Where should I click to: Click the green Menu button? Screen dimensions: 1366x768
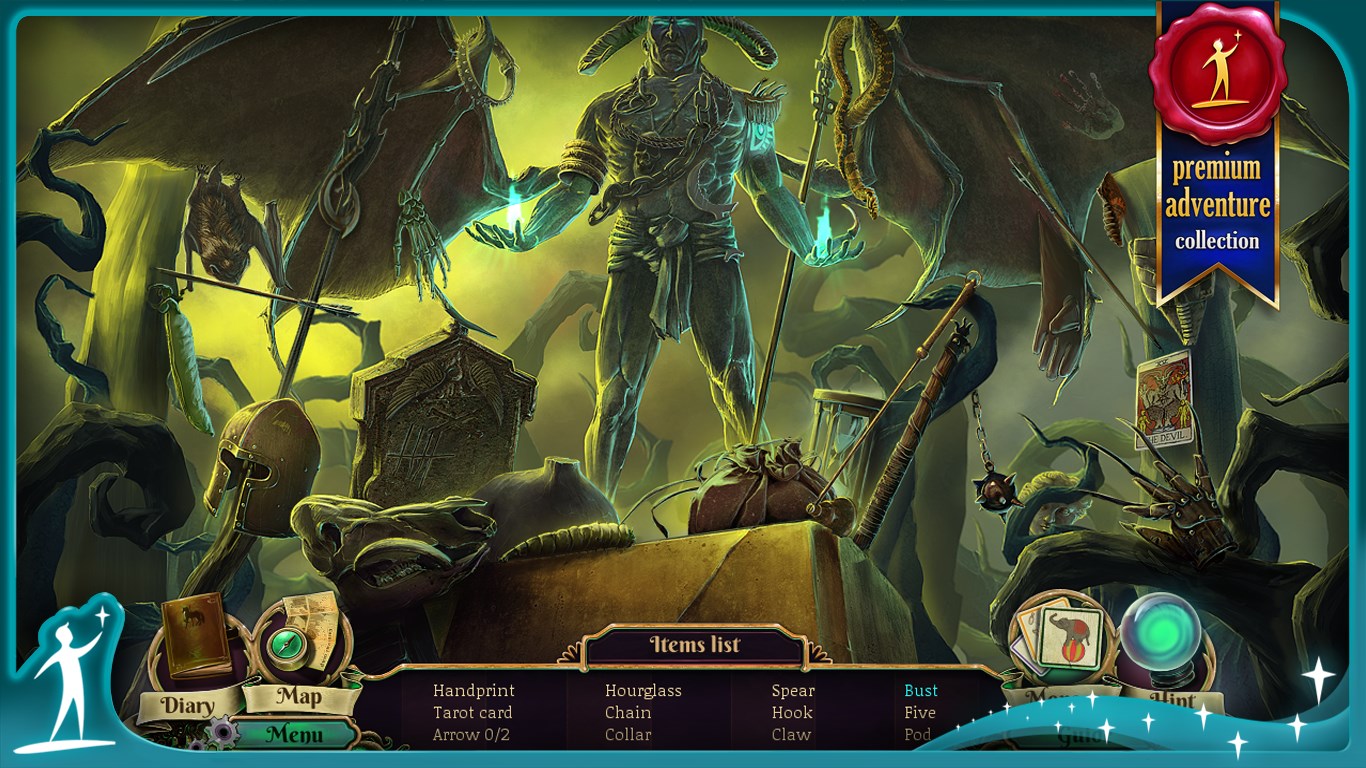(x=295, y=735)
